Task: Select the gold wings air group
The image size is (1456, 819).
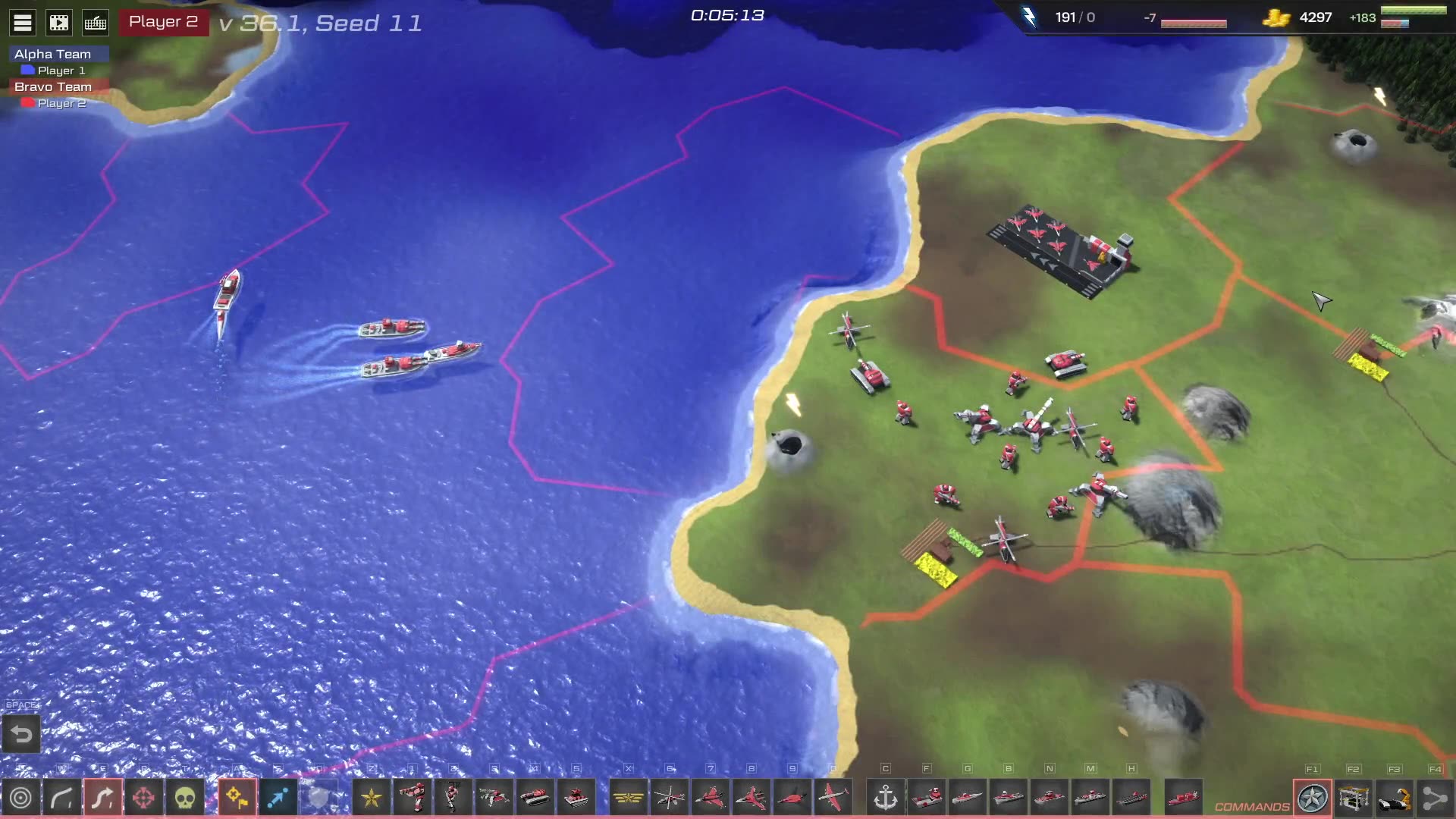Action: (x=629, y=798)
